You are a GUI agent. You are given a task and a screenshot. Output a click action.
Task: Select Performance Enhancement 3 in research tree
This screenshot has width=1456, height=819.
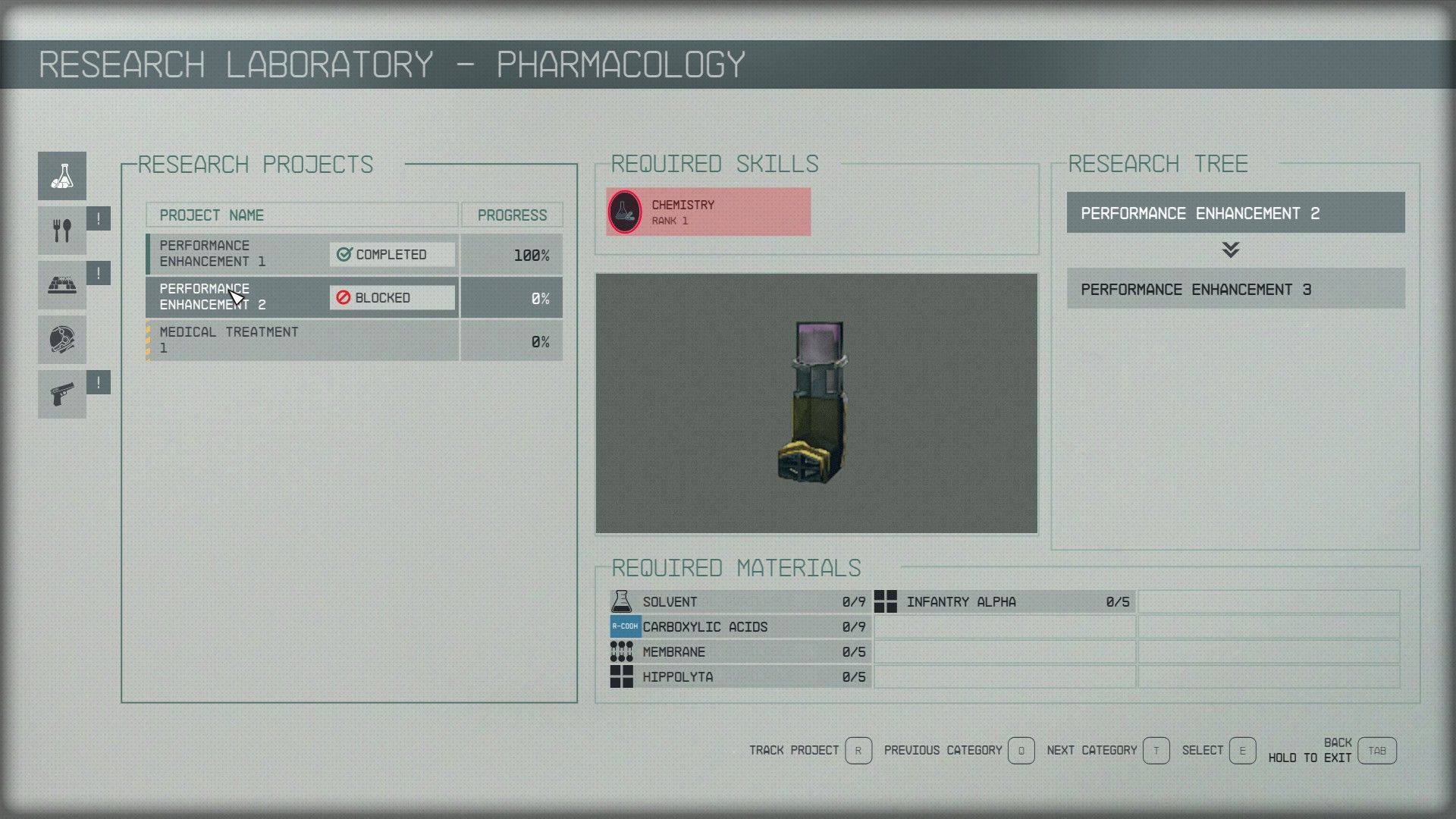click(x=1235, y=290)
